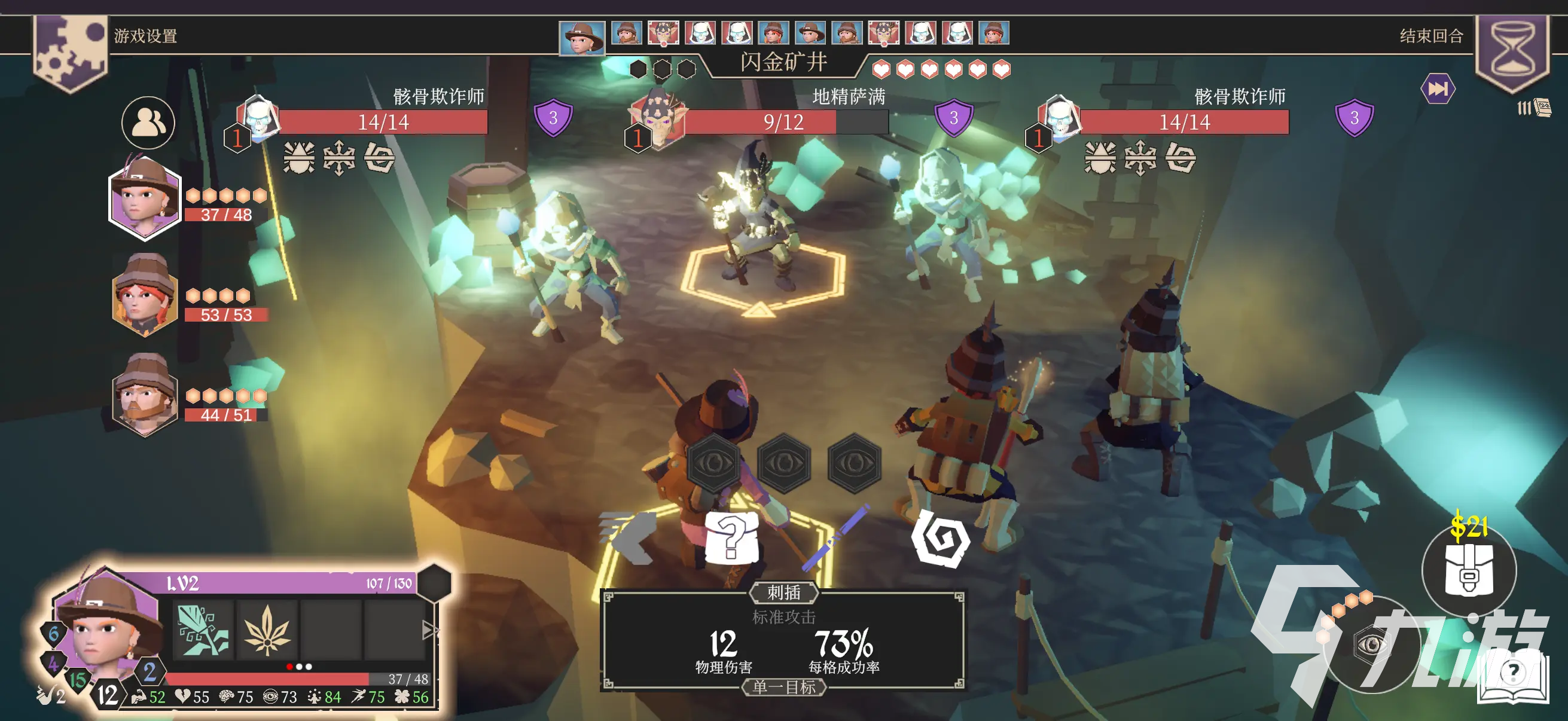Select the feathered hat hero portrait with 37/48 HP
This screenshot has height=721, width=1568.
(145, 198)
